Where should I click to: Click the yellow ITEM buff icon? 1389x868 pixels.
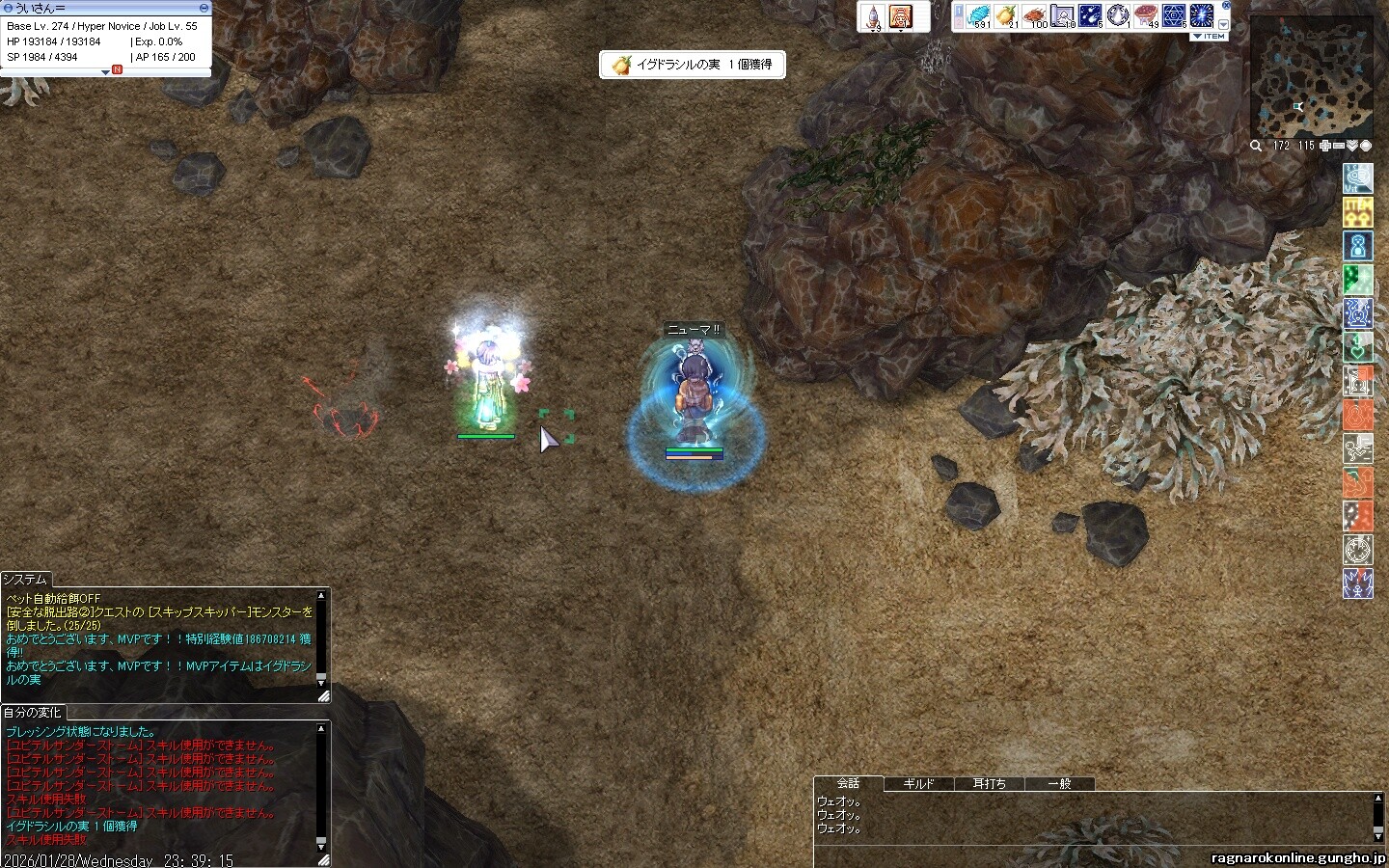1358,210
